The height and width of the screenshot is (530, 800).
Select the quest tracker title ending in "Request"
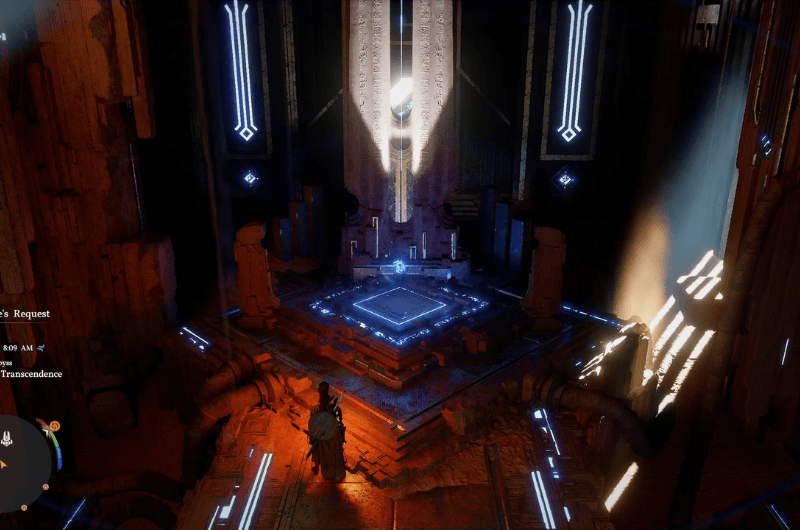point(26,313)
